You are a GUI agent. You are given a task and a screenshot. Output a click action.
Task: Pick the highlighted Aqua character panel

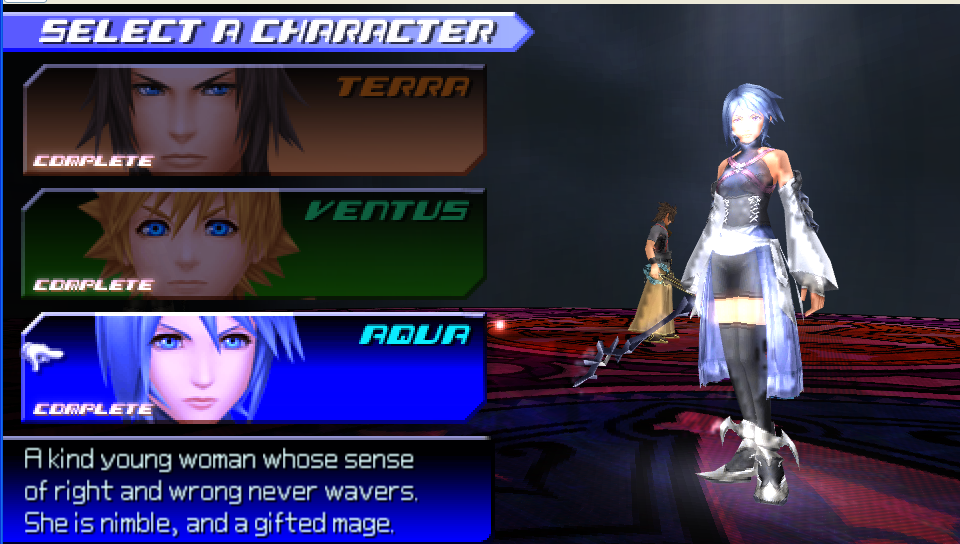point(254,367)
